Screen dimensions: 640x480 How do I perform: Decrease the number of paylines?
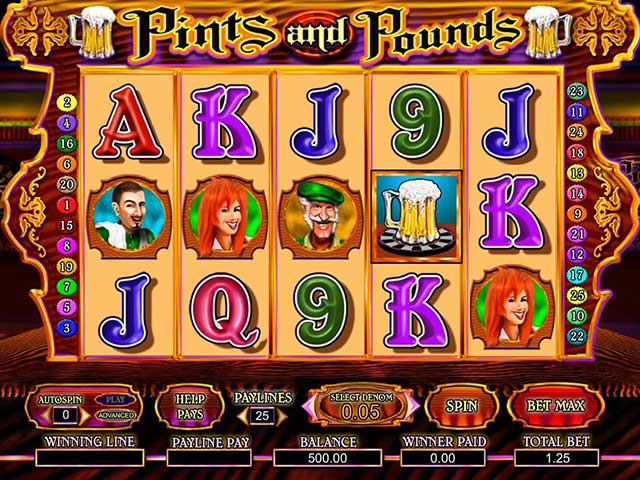point(242,415)
